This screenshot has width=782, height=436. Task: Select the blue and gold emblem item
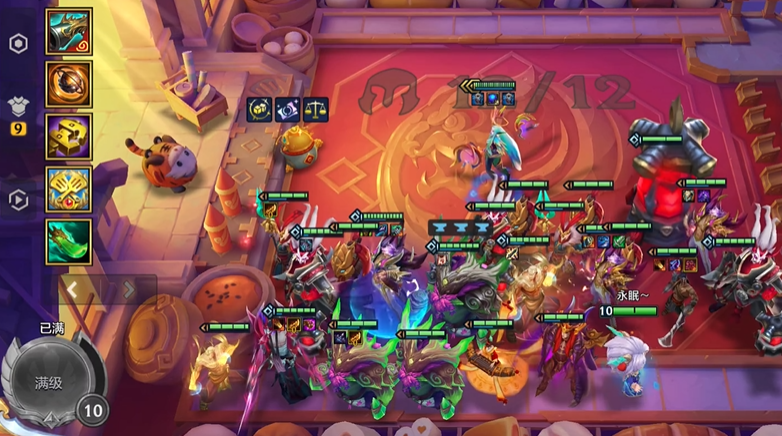(69, 188)
